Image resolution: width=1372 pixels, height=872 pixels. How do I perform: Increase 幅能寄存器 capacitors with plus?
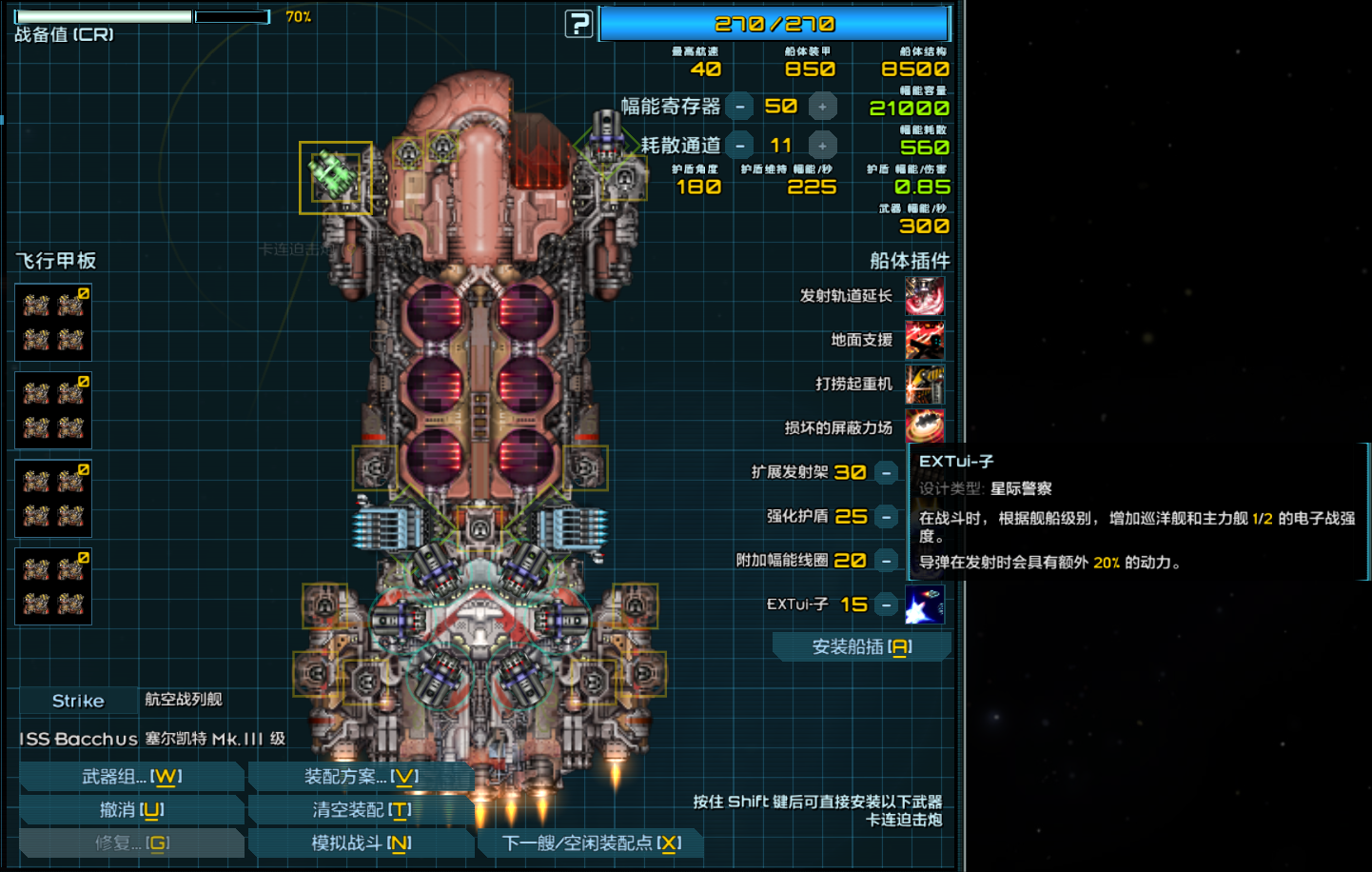point(822,107)
